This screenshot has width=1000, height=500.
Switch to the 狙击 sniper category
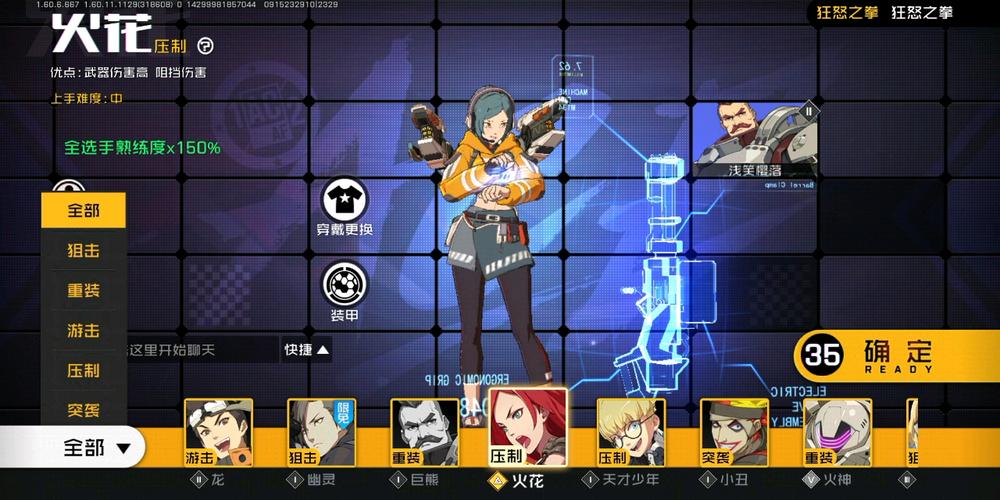pos(84,250)
